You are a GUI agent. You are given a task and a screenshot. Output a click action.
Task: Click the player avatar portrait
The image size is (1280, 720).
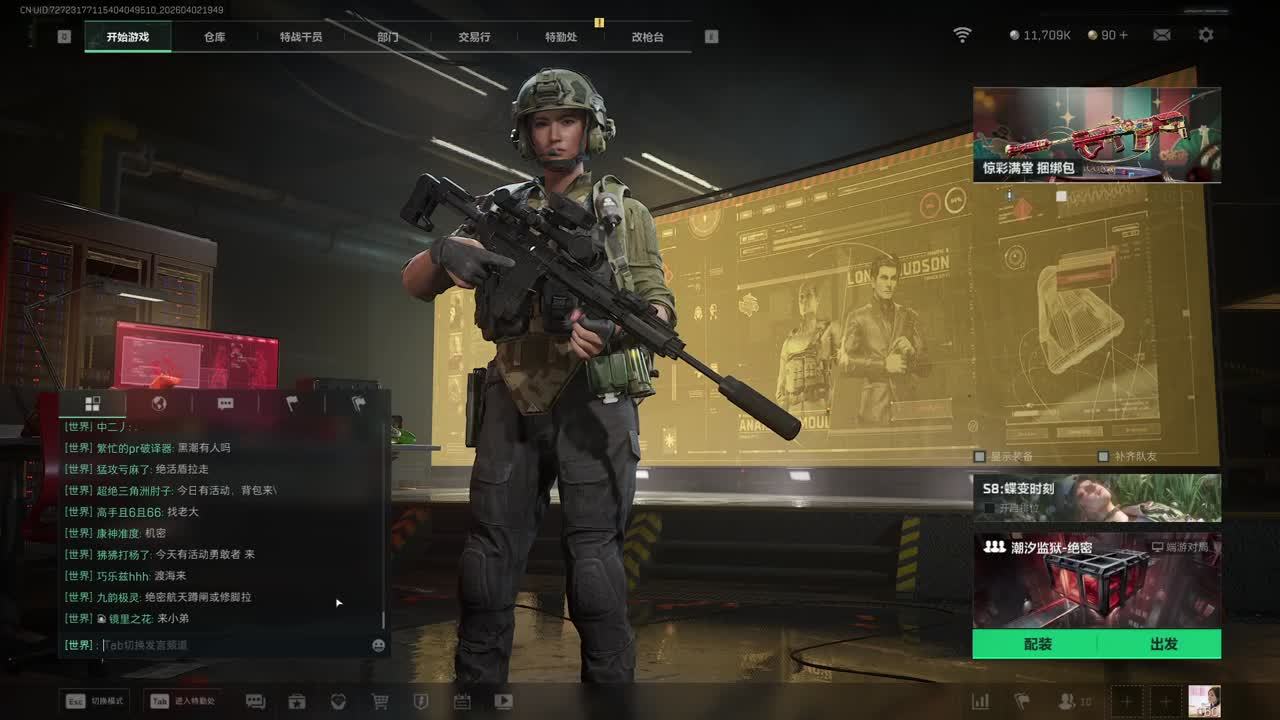coord(1204,701)
